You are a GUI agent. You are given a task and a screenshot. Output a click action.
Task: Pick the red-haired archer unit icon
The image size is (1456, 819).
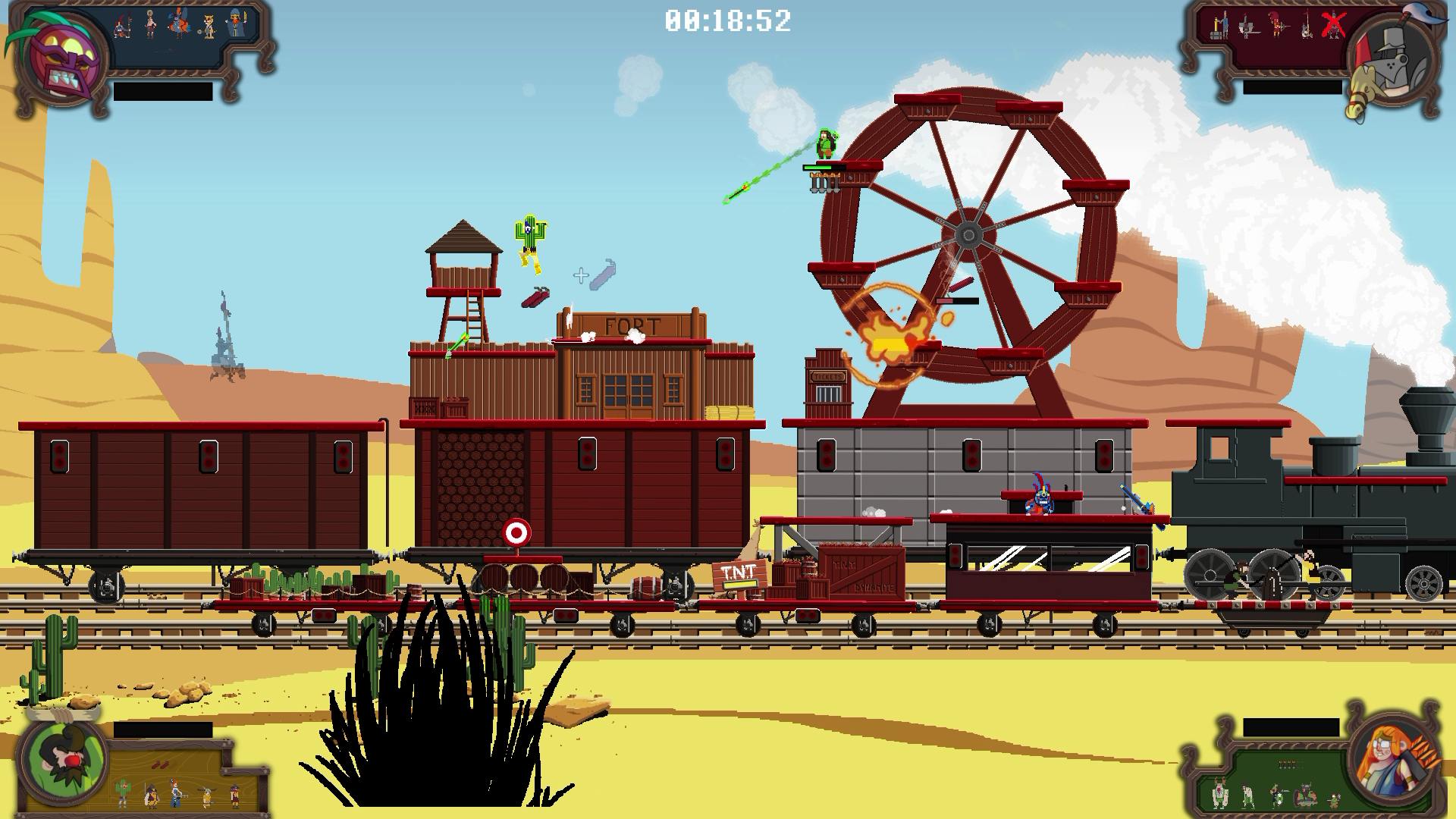(1279, 26)
